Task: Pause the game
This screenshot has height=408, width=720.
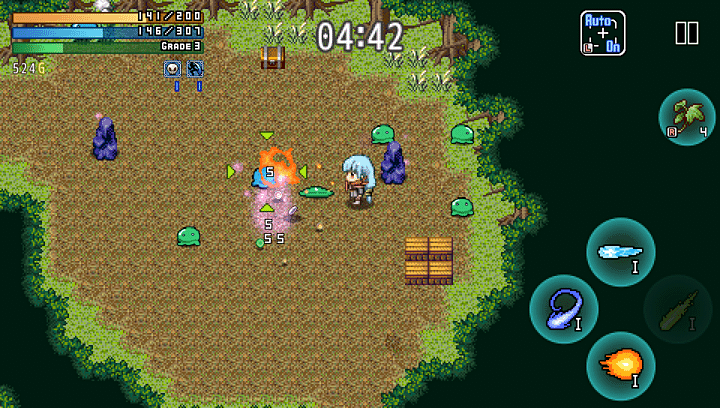Action: point(687,33)
